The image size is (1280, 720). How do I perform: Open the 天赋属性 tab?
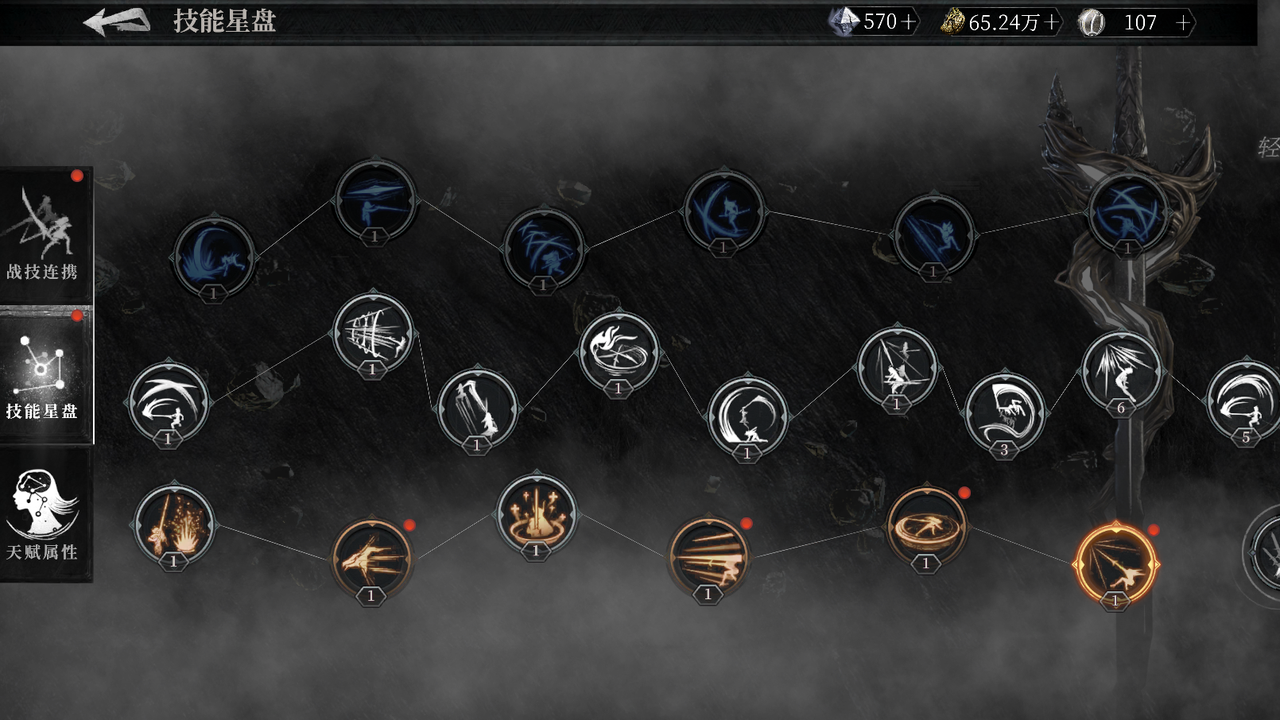pos(45,513)
